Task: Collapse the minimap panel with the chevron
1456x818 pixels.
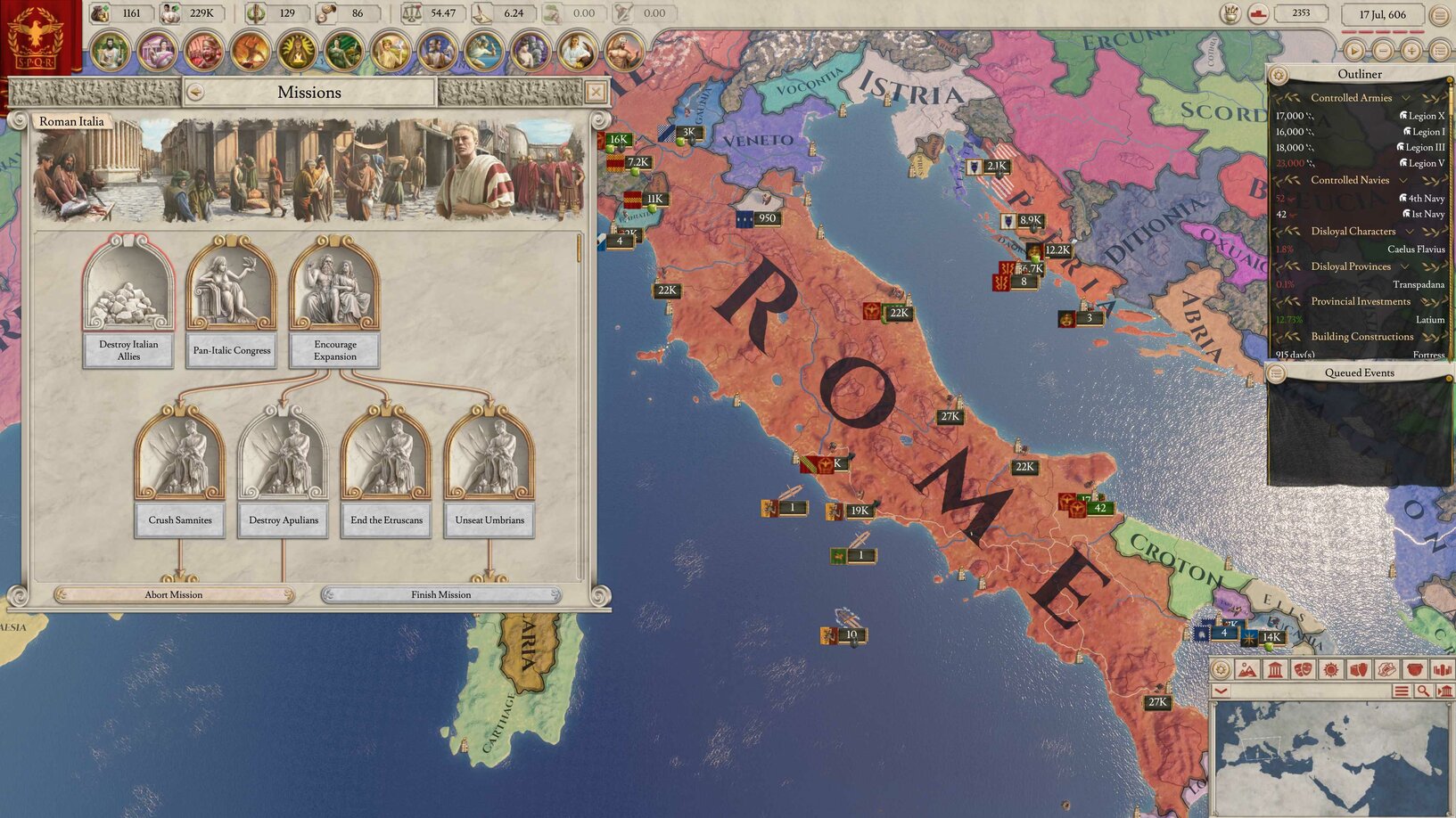Action: tap(1221, 691)
